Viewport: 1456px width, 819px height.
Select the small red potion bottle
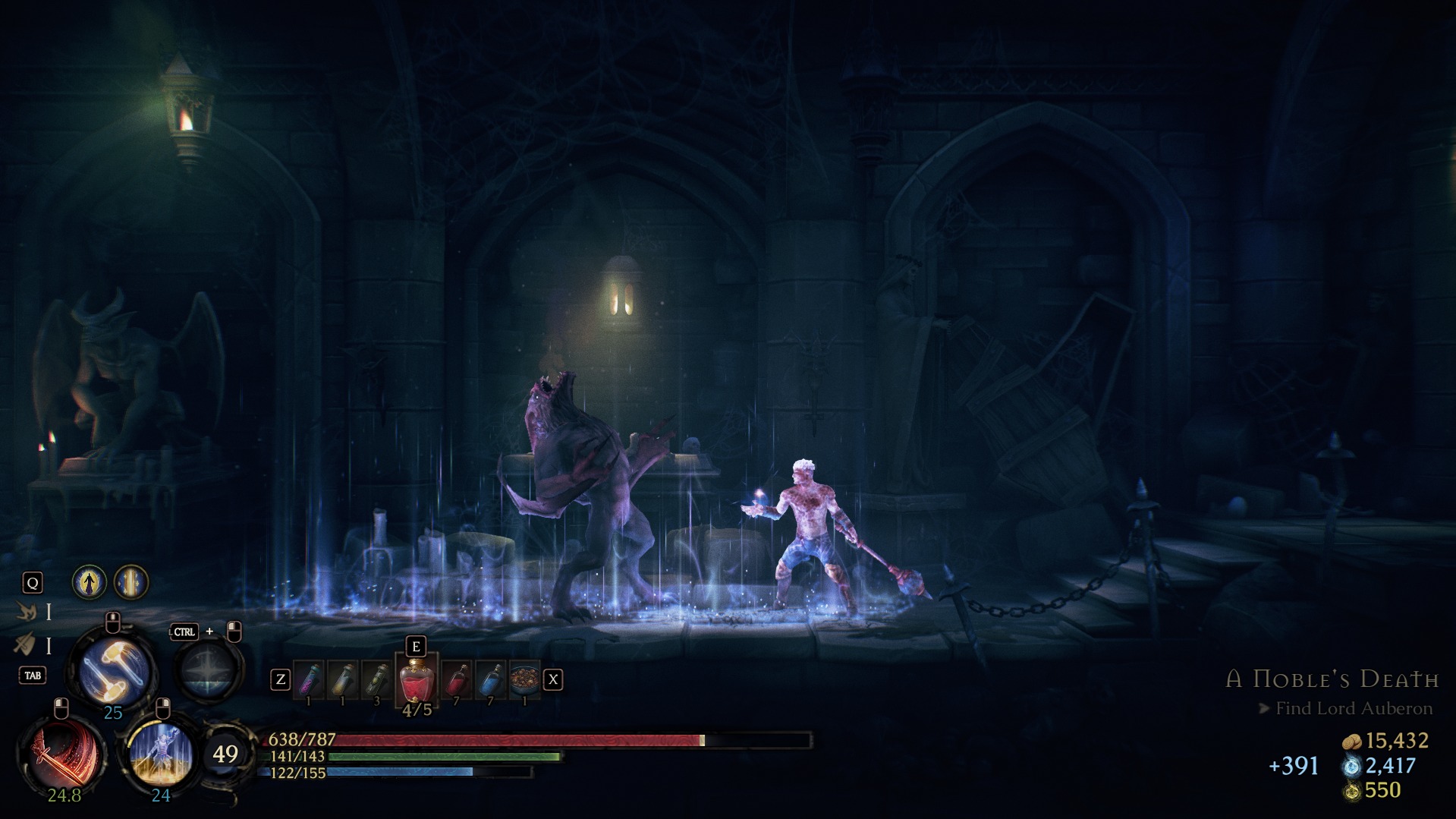click(x=456, y=679)
